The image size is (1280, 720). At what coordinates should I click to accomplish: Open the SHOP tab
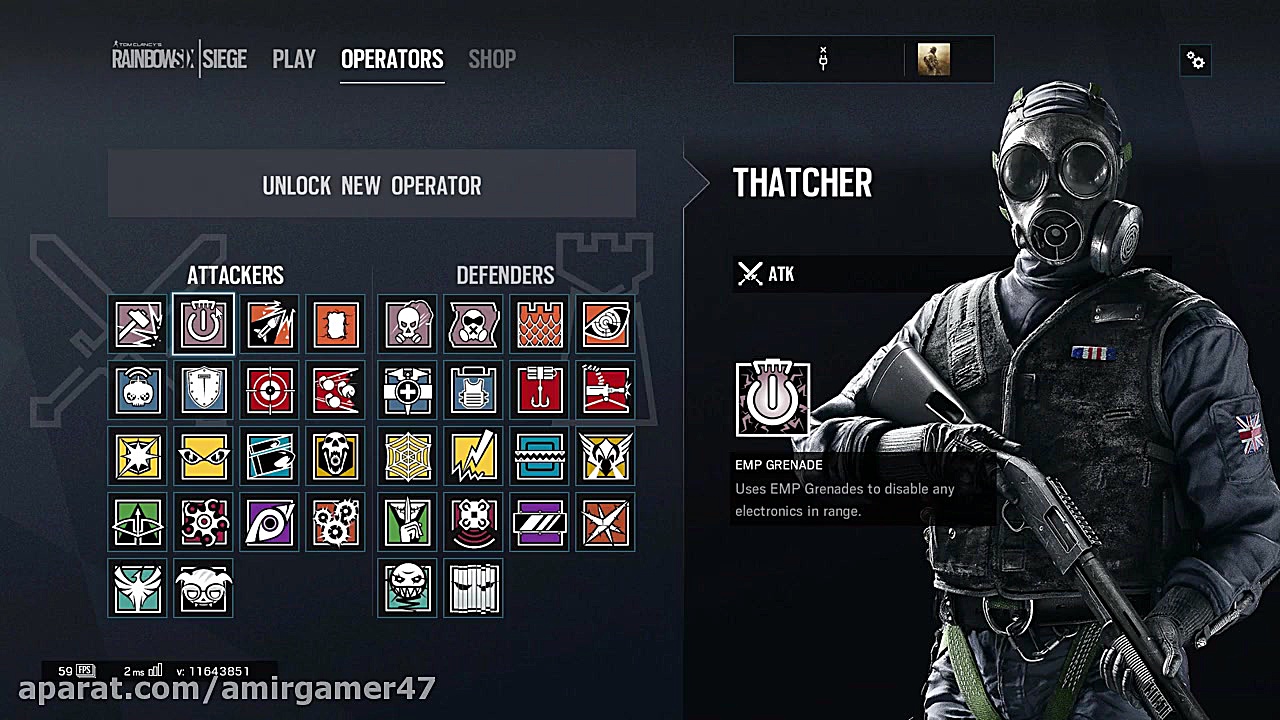pyautogui.click(x=492, y=60)
